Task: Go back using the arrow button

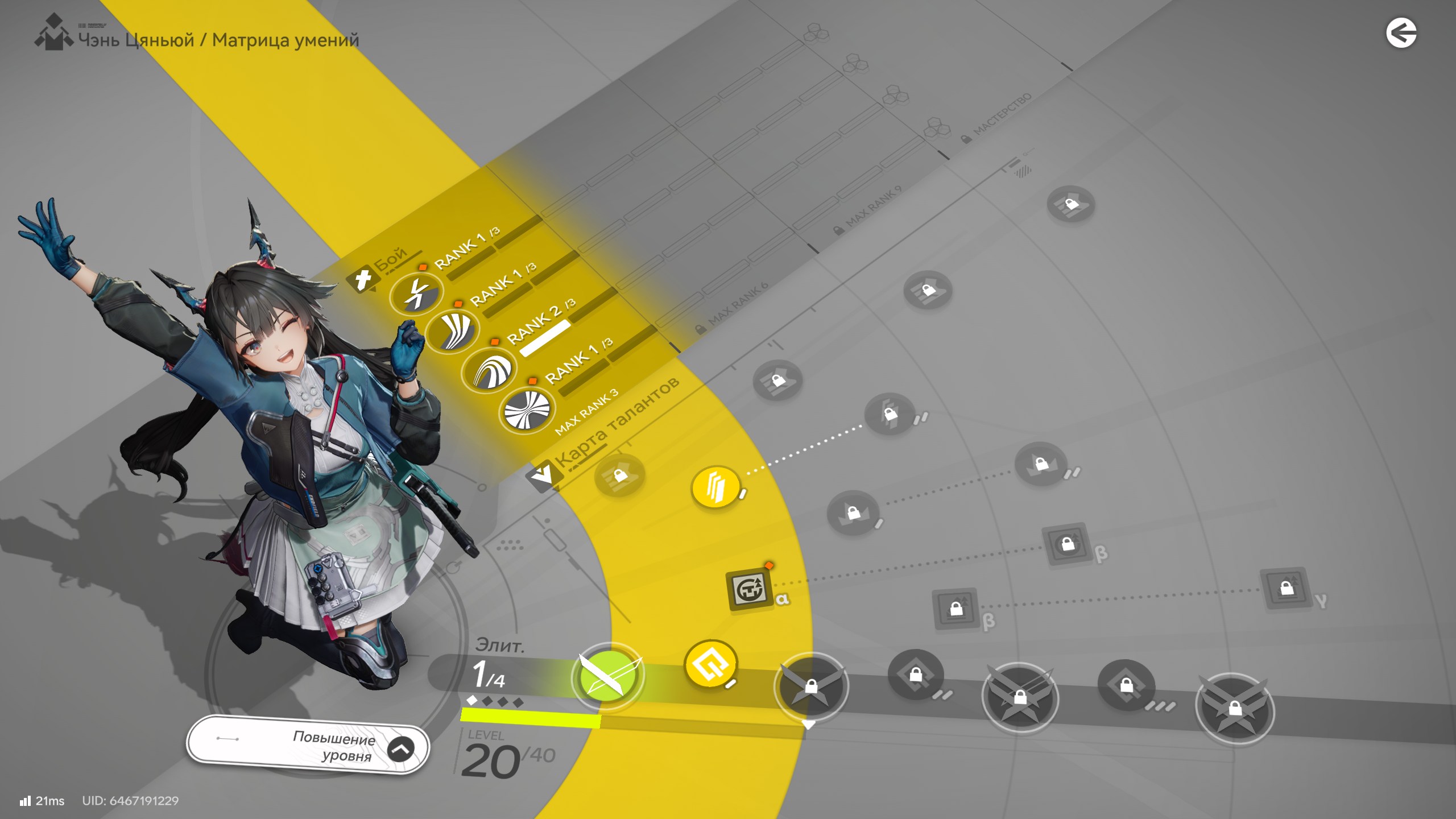Action: 1401,33
